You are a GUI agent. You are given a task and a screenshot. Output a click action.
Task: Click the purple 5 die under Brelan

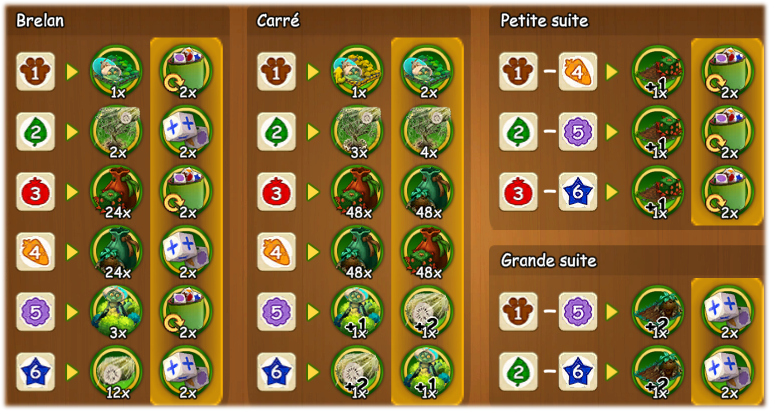point(35,311)
